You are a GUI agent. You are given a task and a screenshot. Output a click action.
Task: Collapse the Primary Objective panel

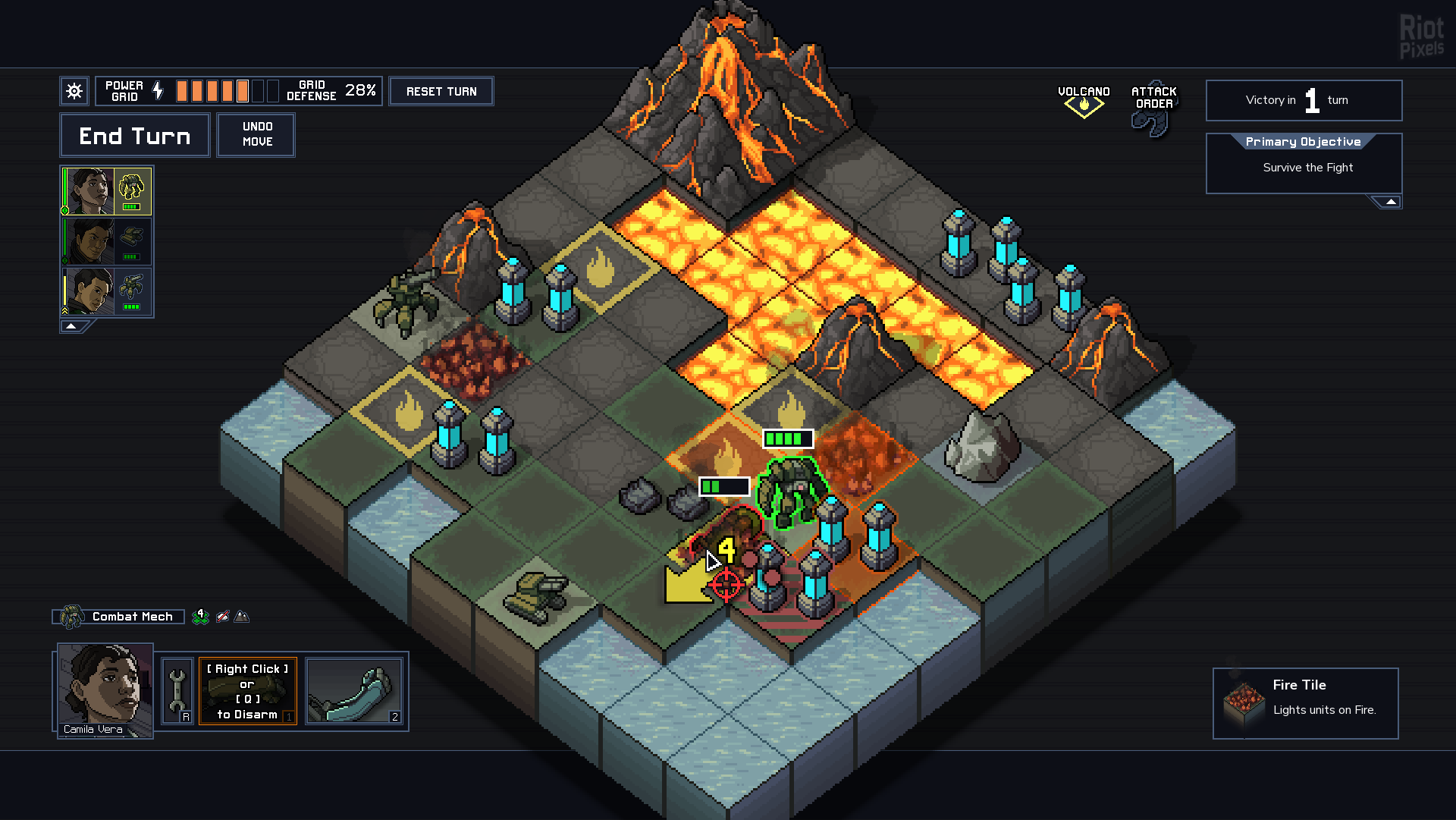coord(1390,202)
